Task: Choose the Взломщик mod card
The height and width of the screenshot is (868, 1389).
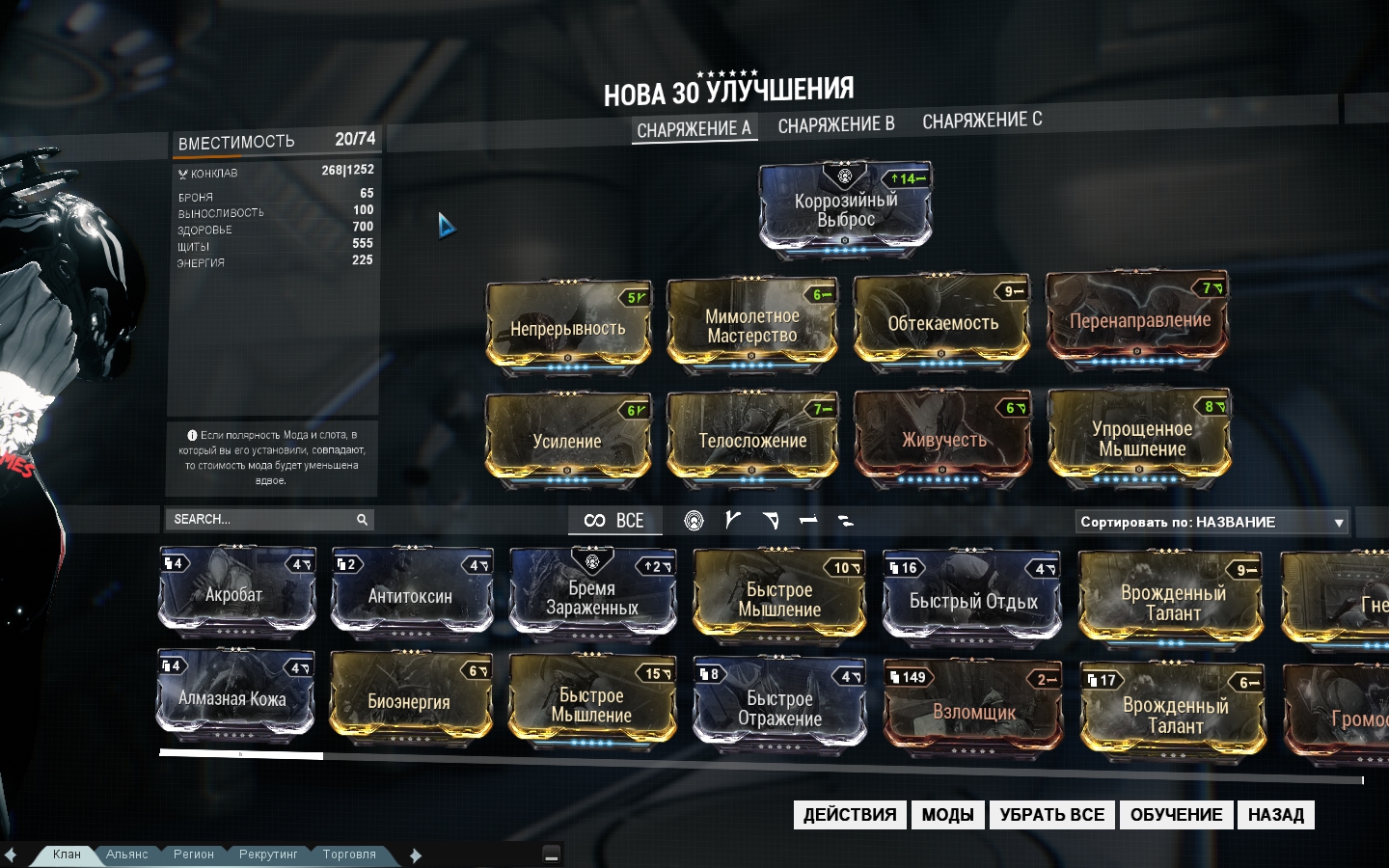Action: click(973, 712)
